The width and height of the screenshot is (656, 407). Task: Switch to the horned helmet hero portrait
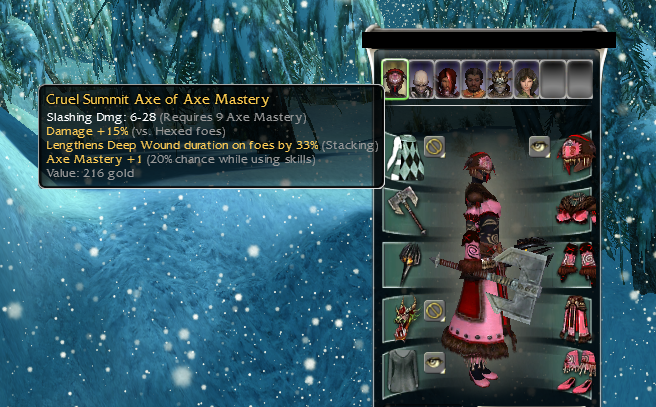coord(500,79)
